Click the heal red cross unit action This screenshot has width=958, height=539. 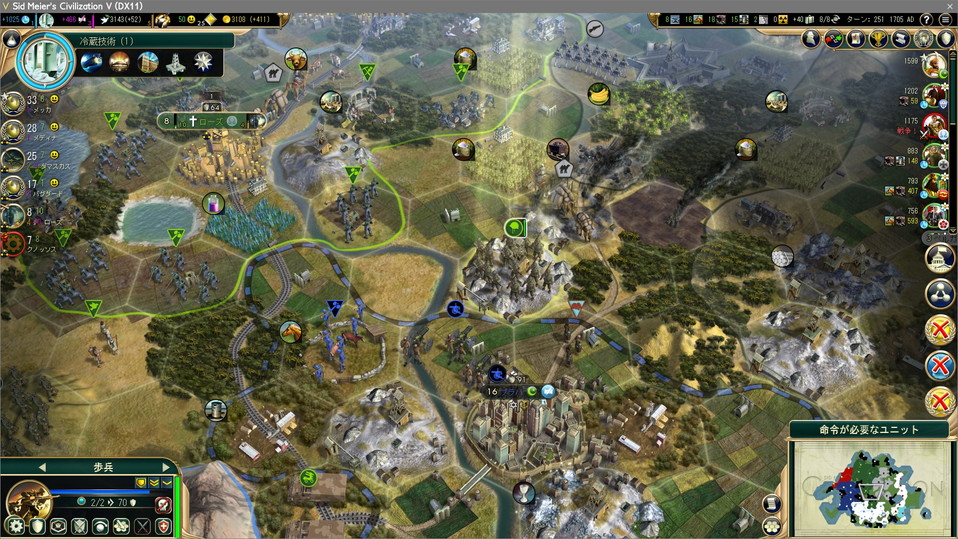164,526
